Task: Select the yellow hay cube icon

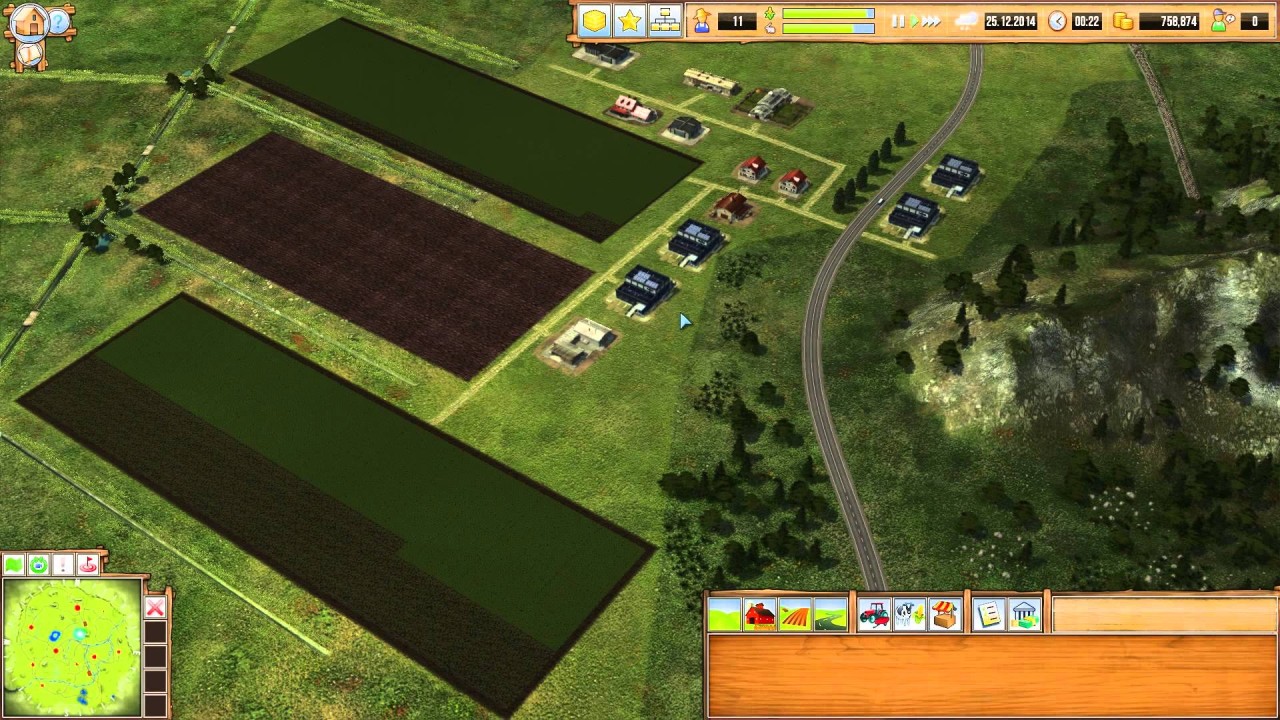Action: [x=594, y=21]
